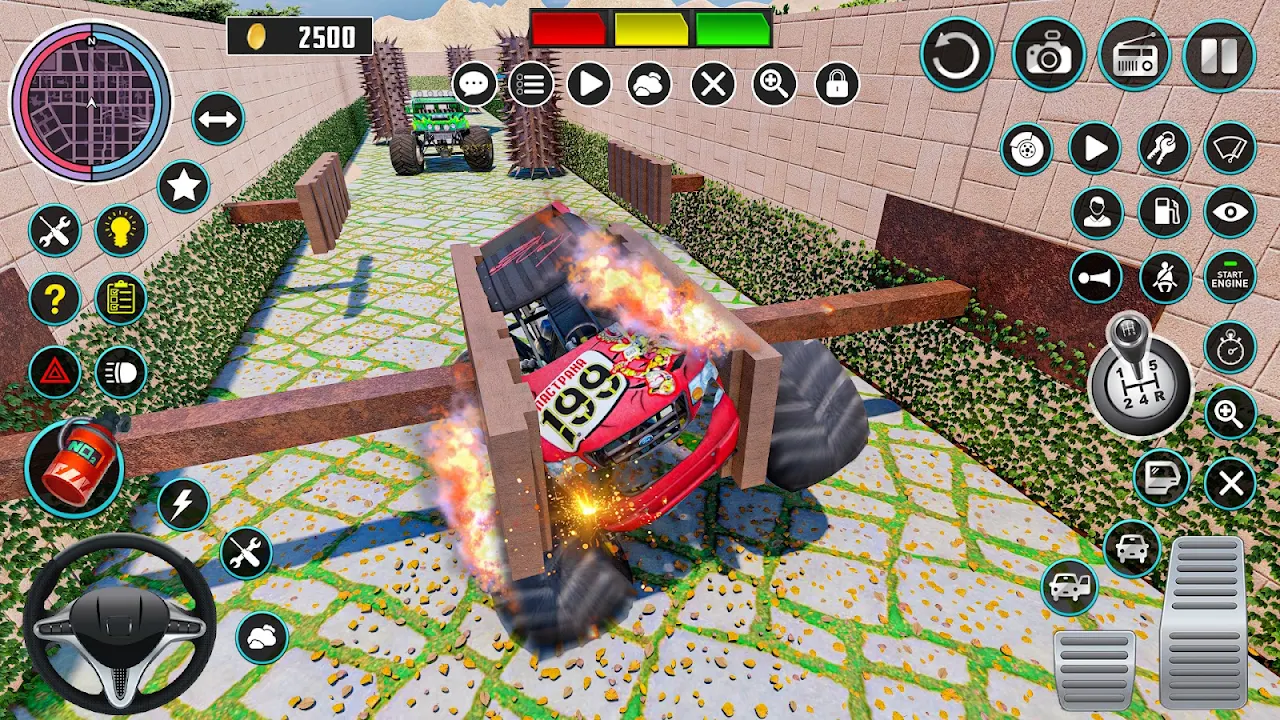The width and height of the screenshot is (1280, 720).
Task: Toggle the eye view button
Action: (x=1229, y=212)
